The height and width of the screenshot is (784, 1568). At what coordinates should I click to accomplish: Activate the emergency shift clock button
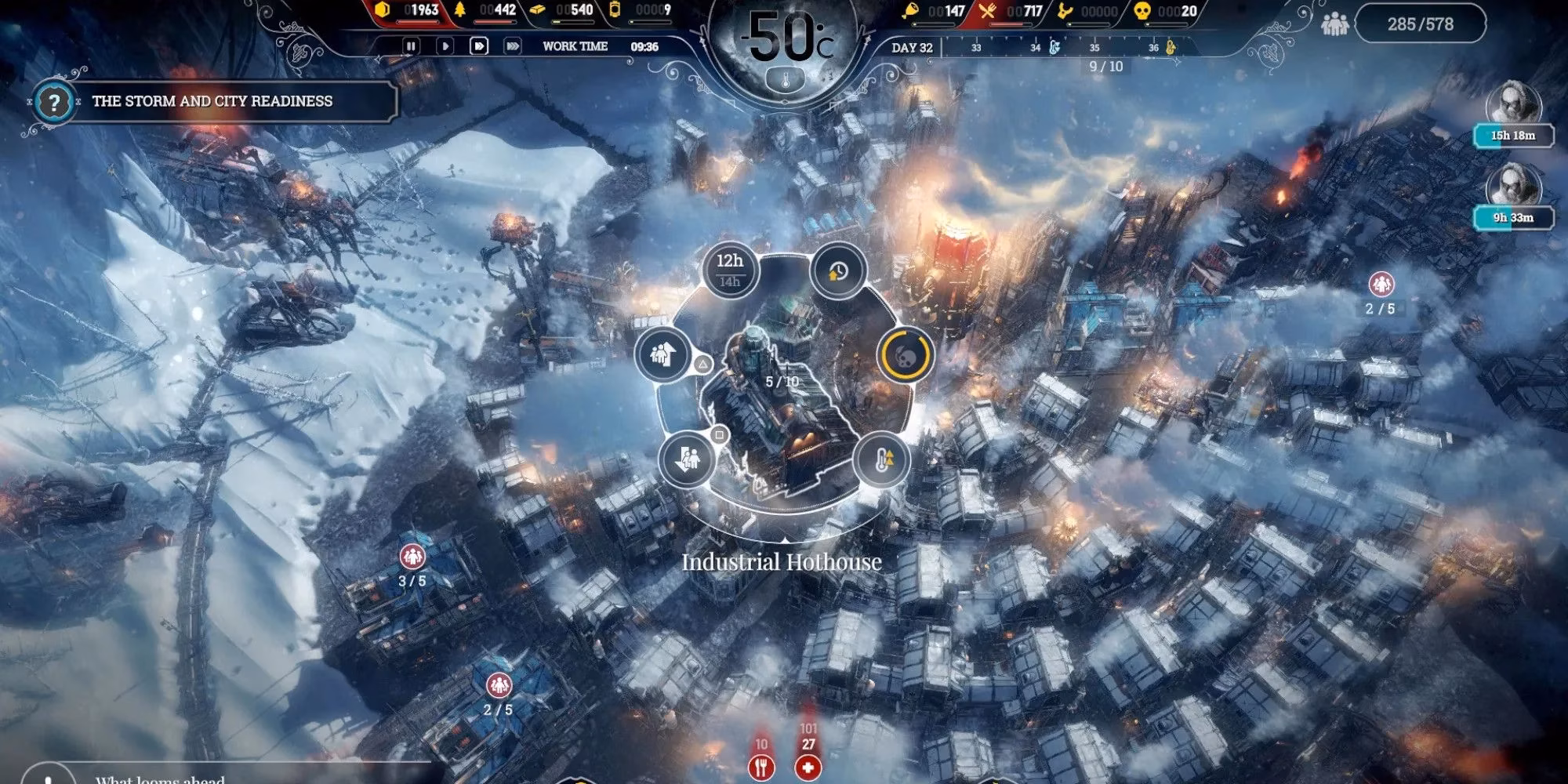837,271
